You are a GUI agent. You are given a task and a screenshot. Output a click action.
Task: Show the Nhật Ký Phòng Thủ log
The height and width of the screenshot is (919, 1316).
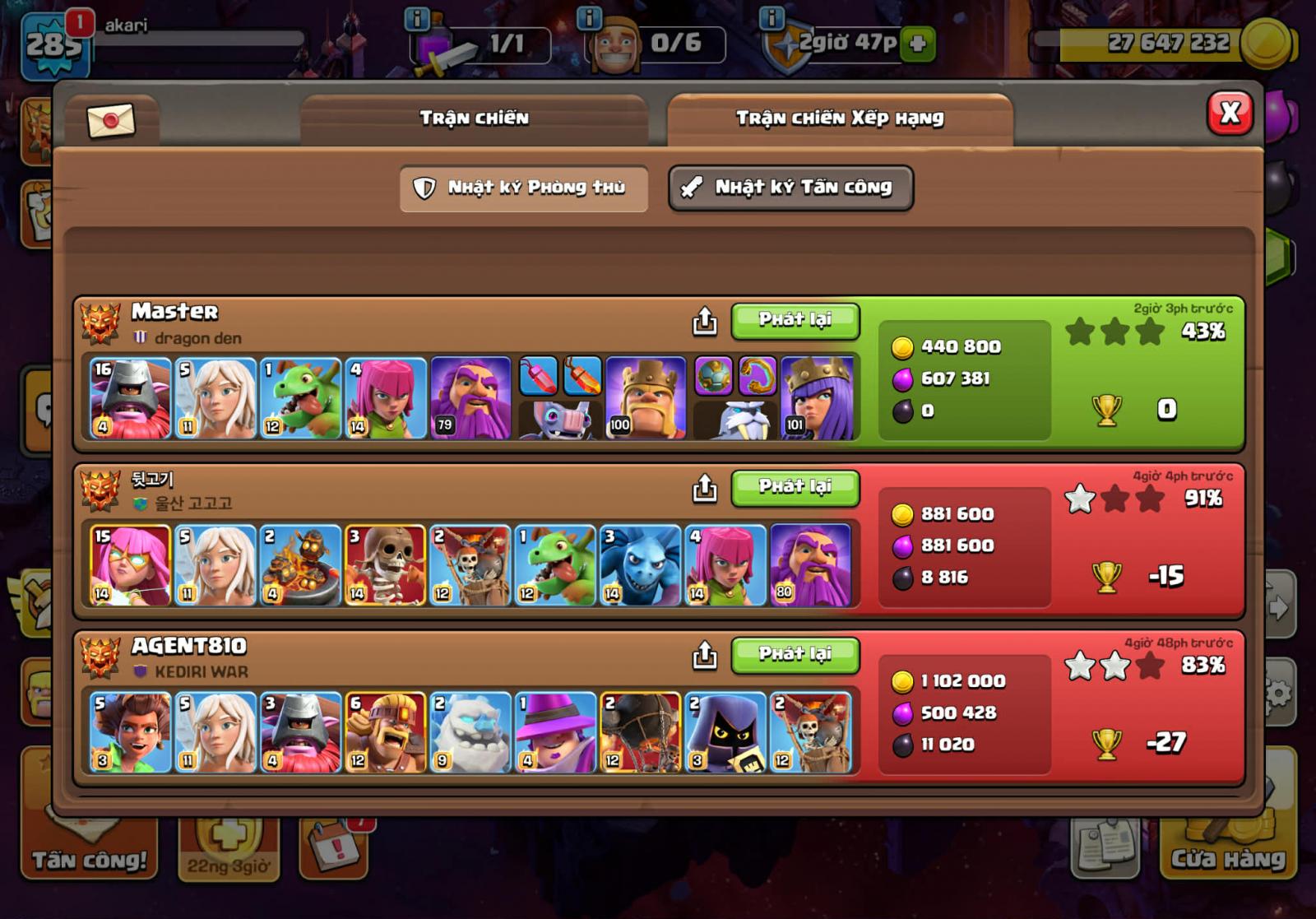pyautogui.click(x=524, y=188)
